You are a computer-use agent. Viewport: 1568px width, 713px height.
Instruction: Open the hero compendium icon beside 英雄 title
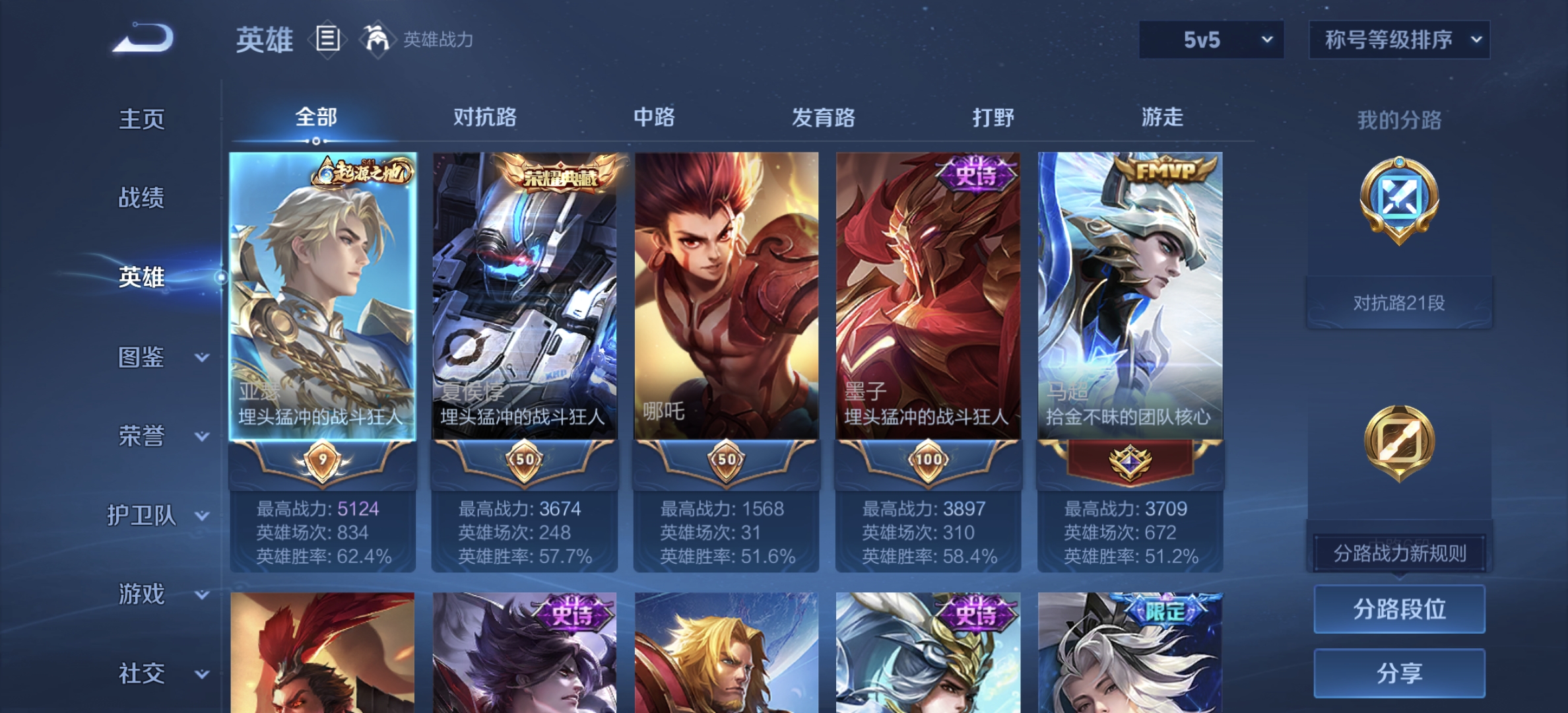(x=327, y=38)
